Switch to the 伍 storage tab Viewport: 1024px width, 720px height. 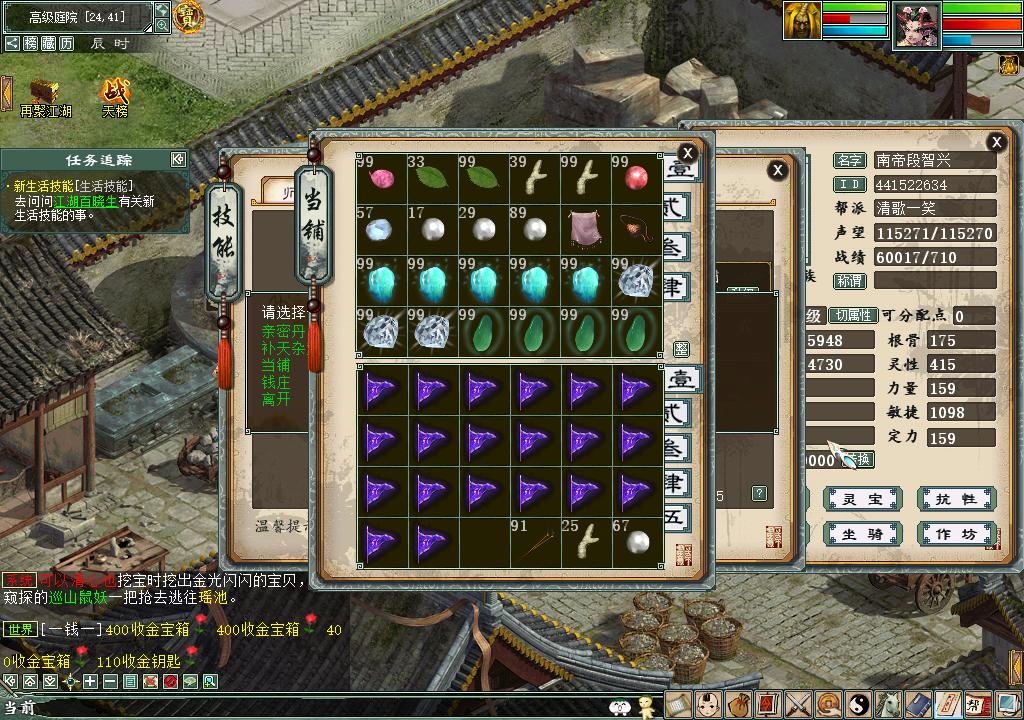coord(679,516)
